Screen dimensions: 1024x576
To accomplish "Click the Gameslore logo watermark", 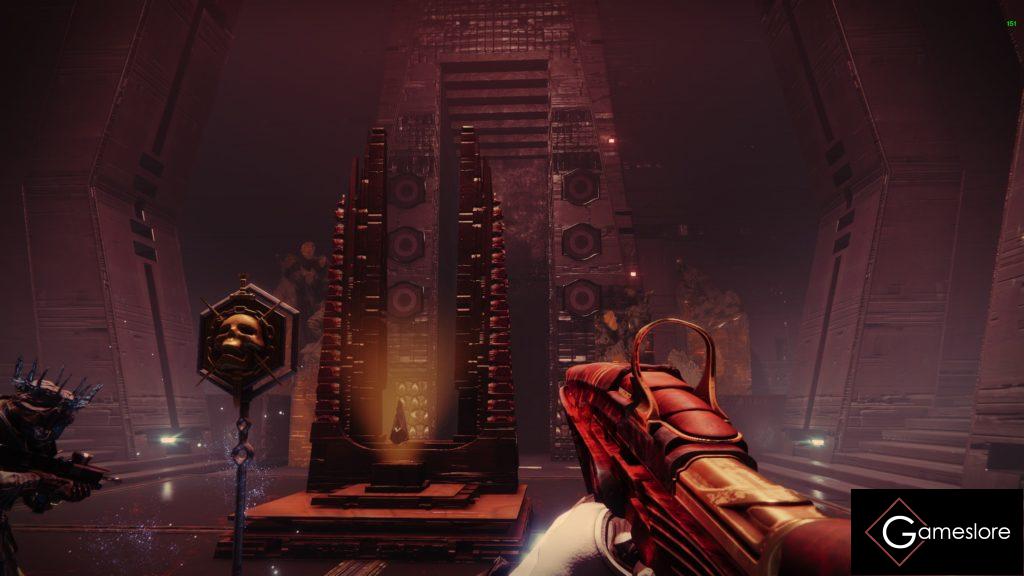I will [936, 532].
